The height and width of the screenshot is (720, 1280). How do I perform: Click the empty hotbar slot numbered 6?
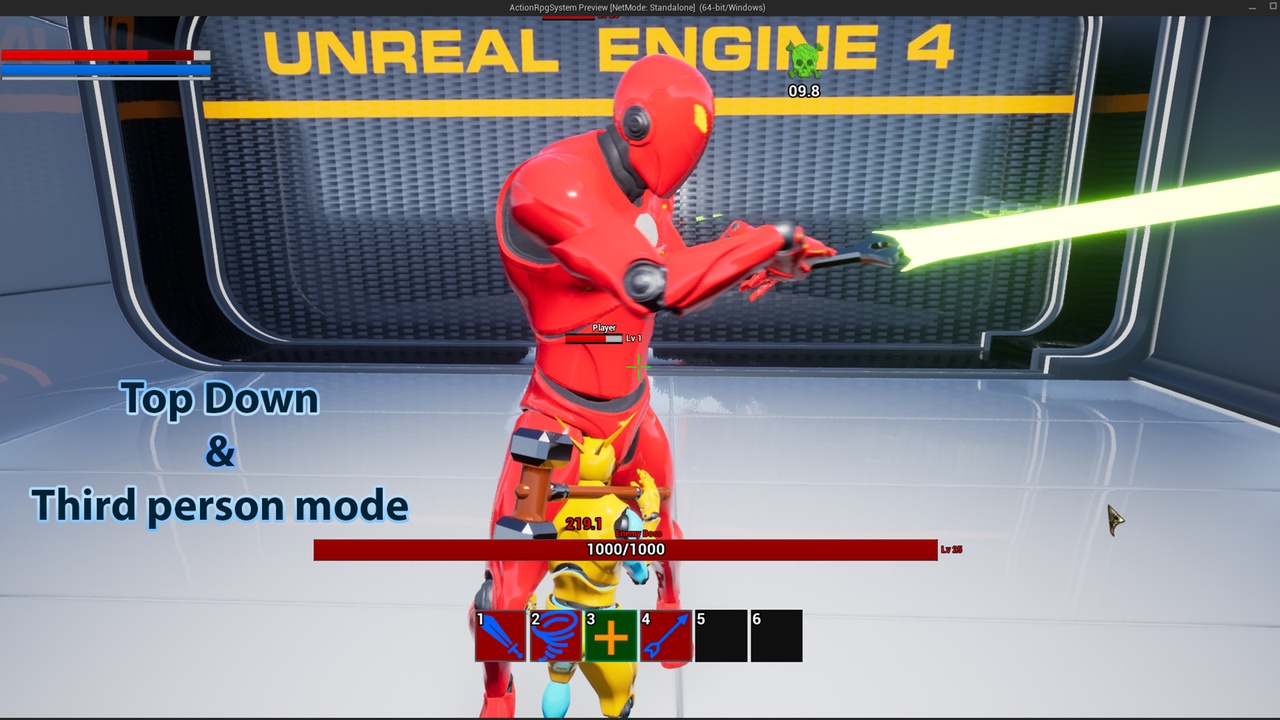777,636
